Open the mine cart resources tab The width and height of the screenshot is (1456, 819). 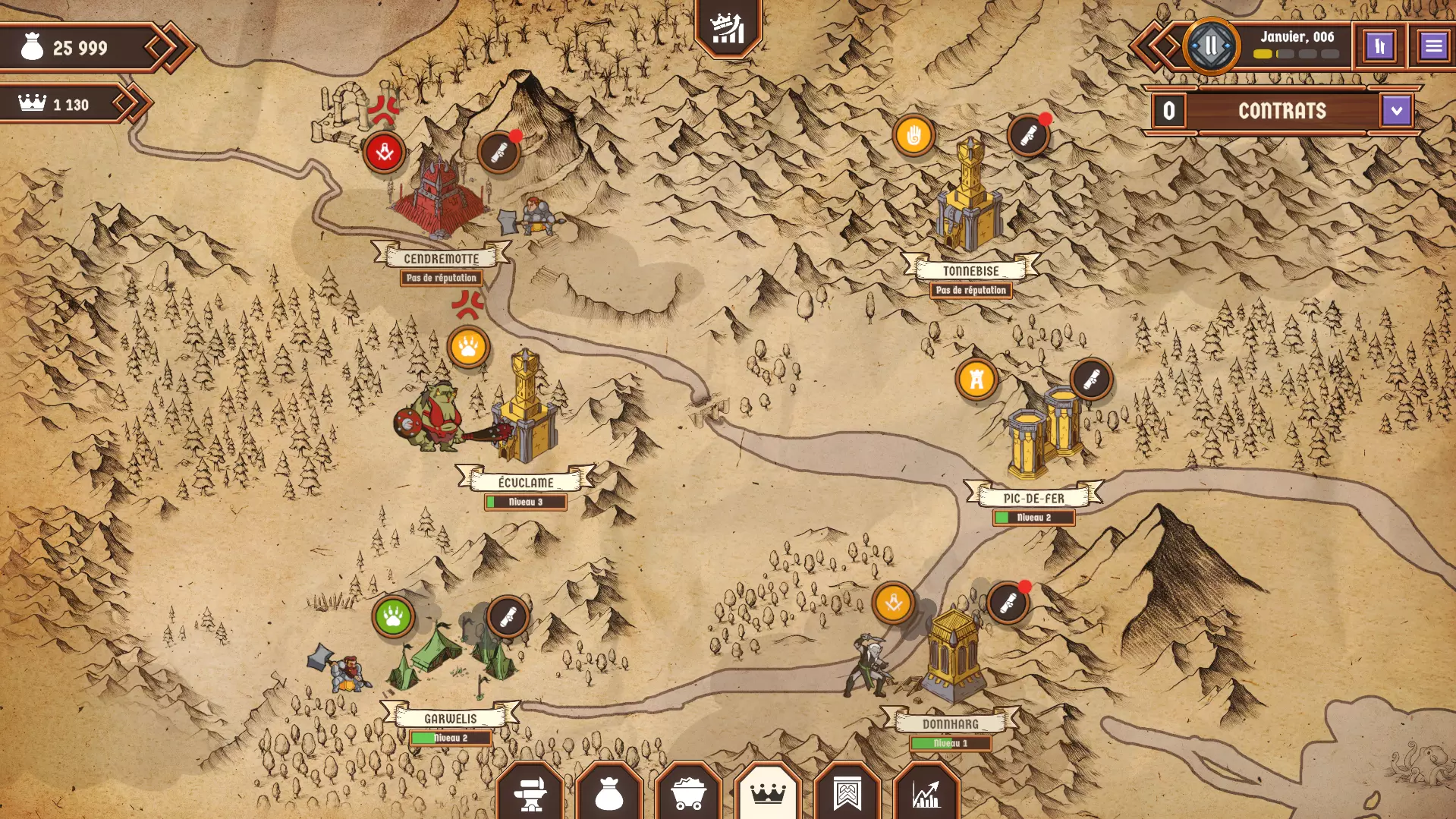pos(689,793)
